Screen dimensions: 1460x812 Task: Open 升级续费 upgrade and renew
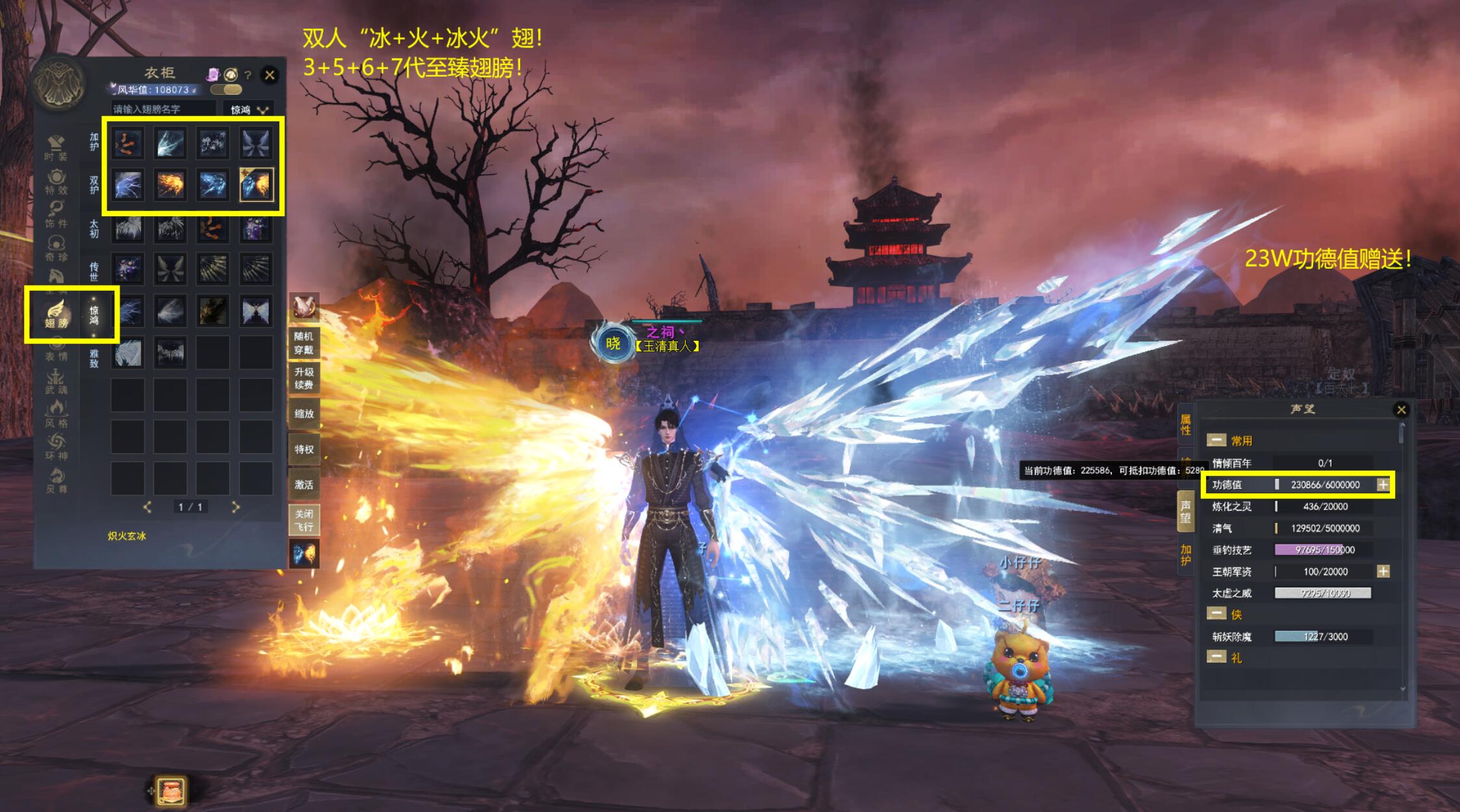pos(303,378)
